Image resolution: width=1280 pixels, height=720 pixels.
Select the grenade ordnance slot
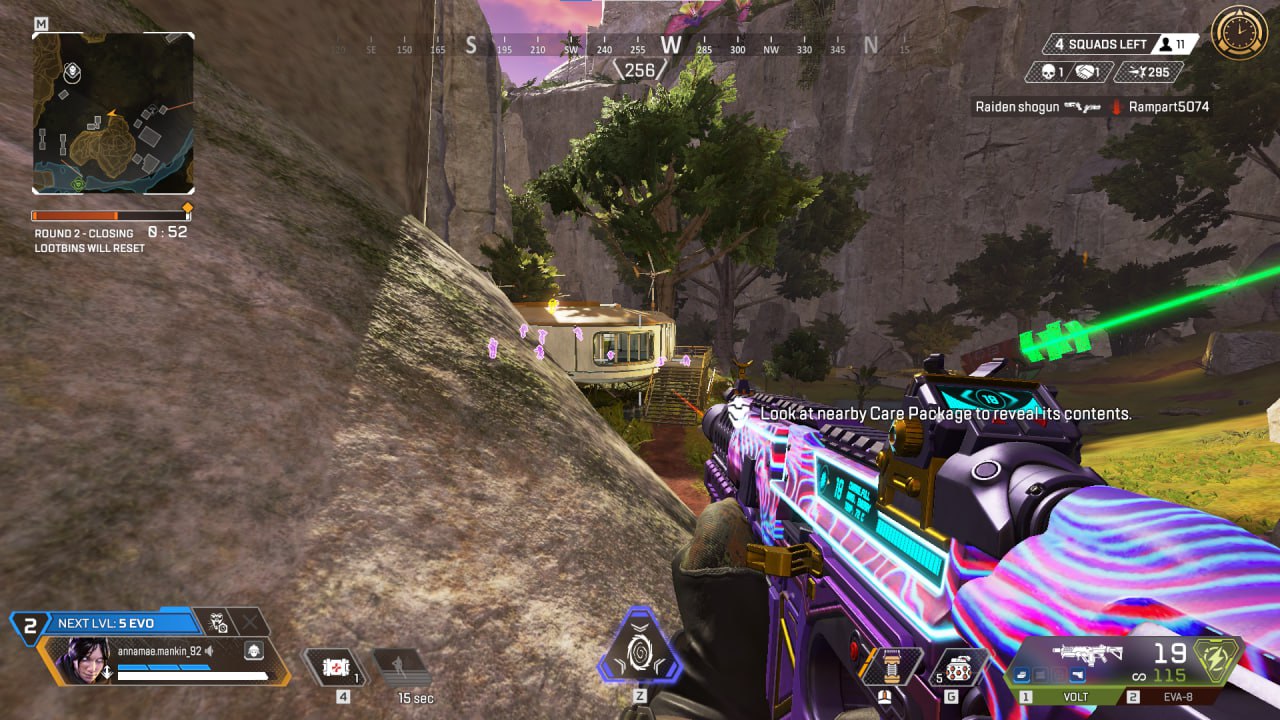point(960,667)
